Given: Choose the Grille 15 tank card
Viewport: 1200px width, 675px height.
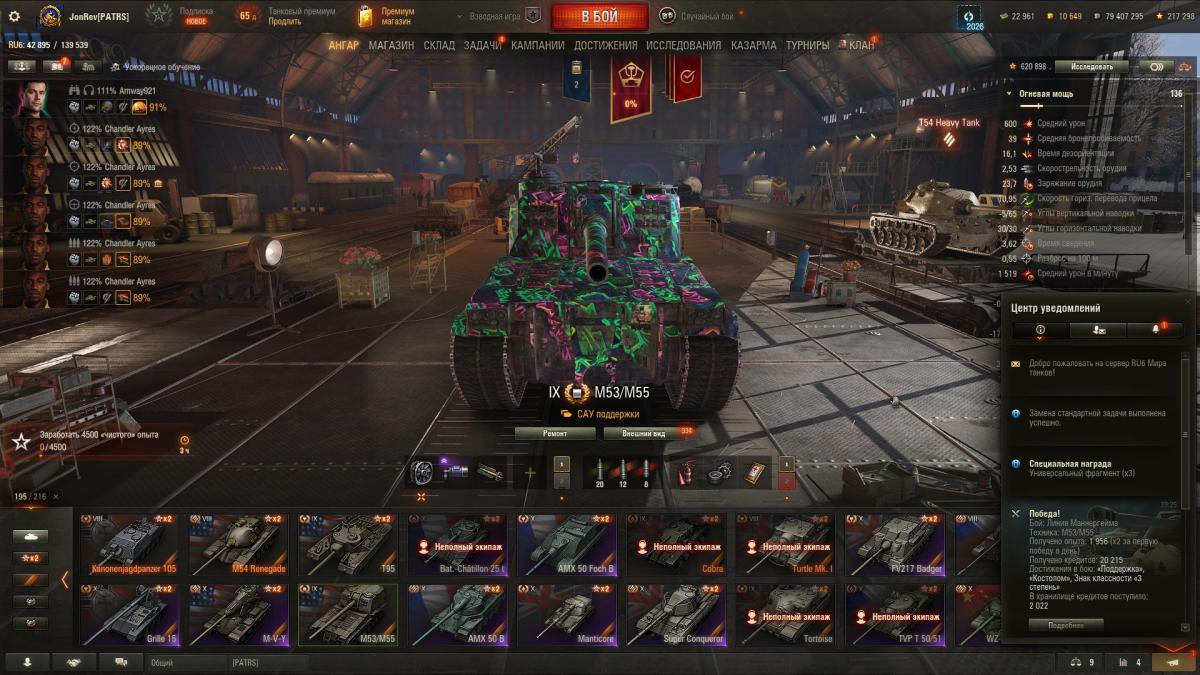Looking at the screenshot, I should click(x=129, y=614).
